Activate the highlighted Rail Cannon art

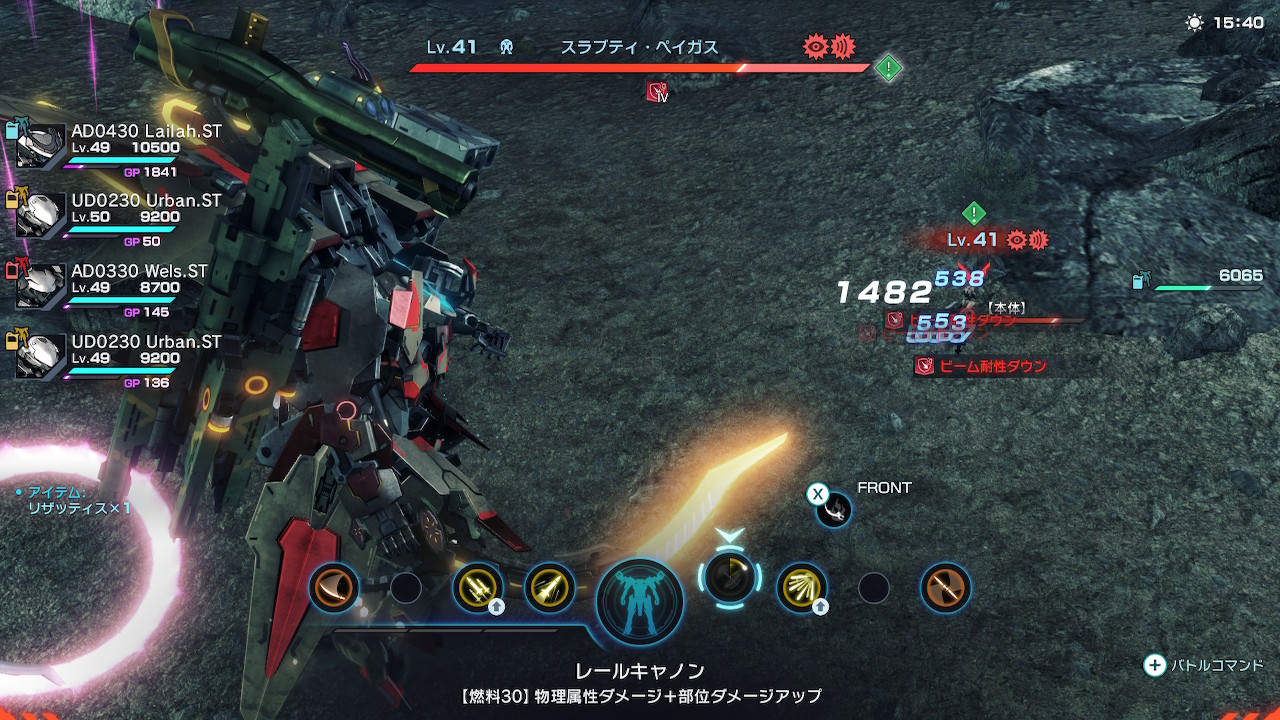click(729, 577)
